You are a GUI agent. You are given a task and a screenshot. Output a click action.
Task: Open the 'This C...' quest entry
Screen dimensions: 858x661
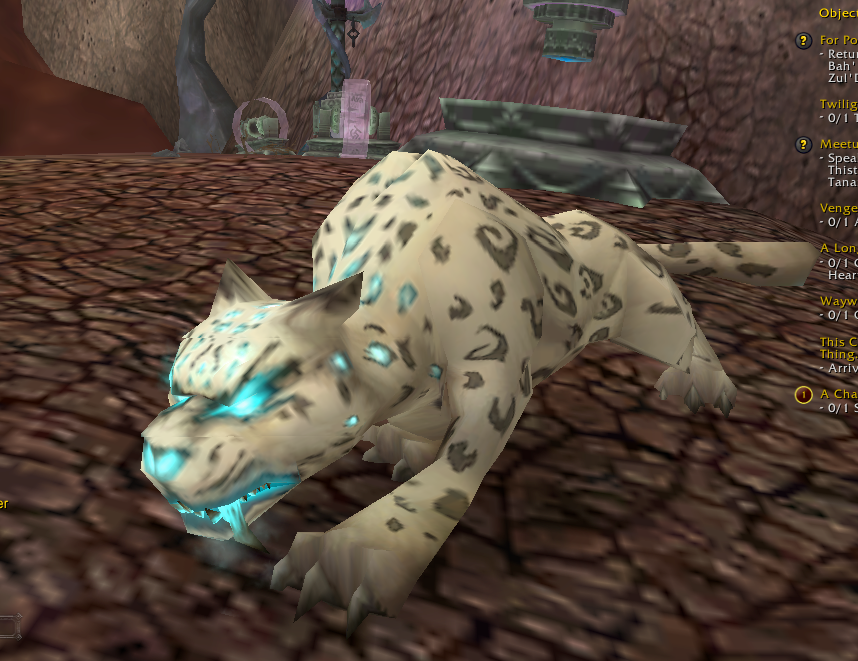click(838, 341)
